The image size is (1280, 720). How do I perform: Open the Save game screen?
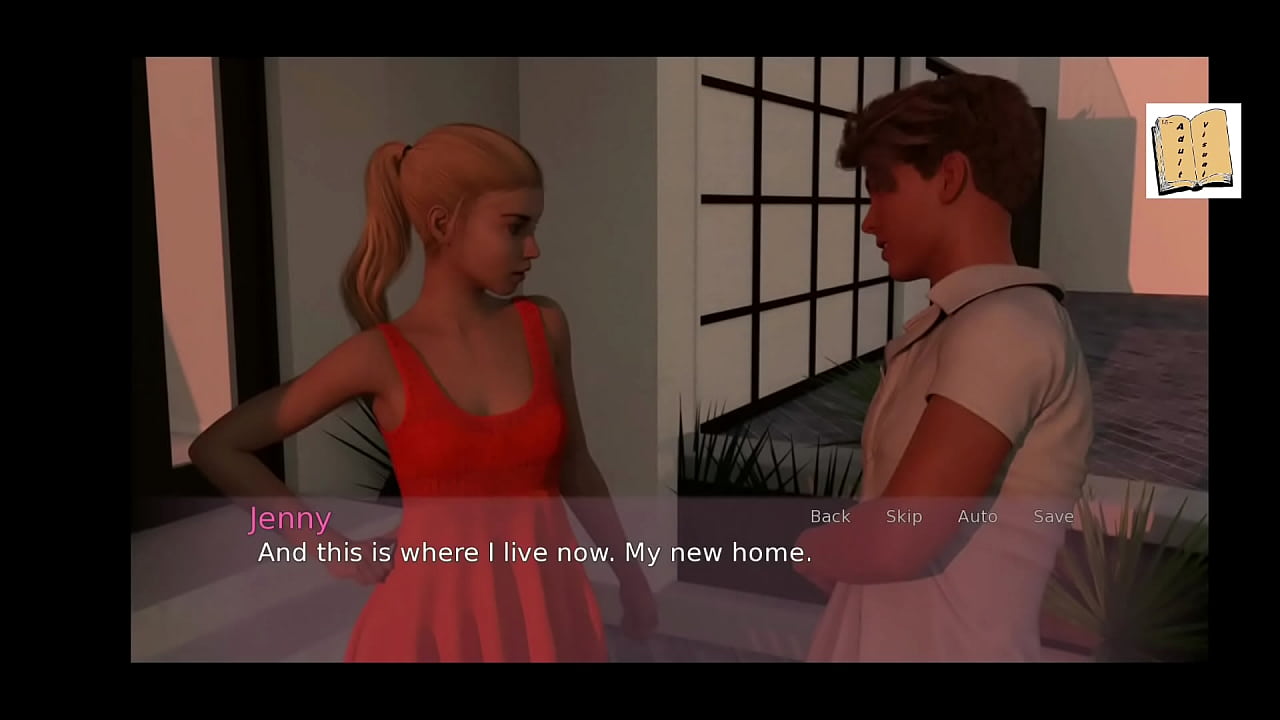coord(1053,516)
